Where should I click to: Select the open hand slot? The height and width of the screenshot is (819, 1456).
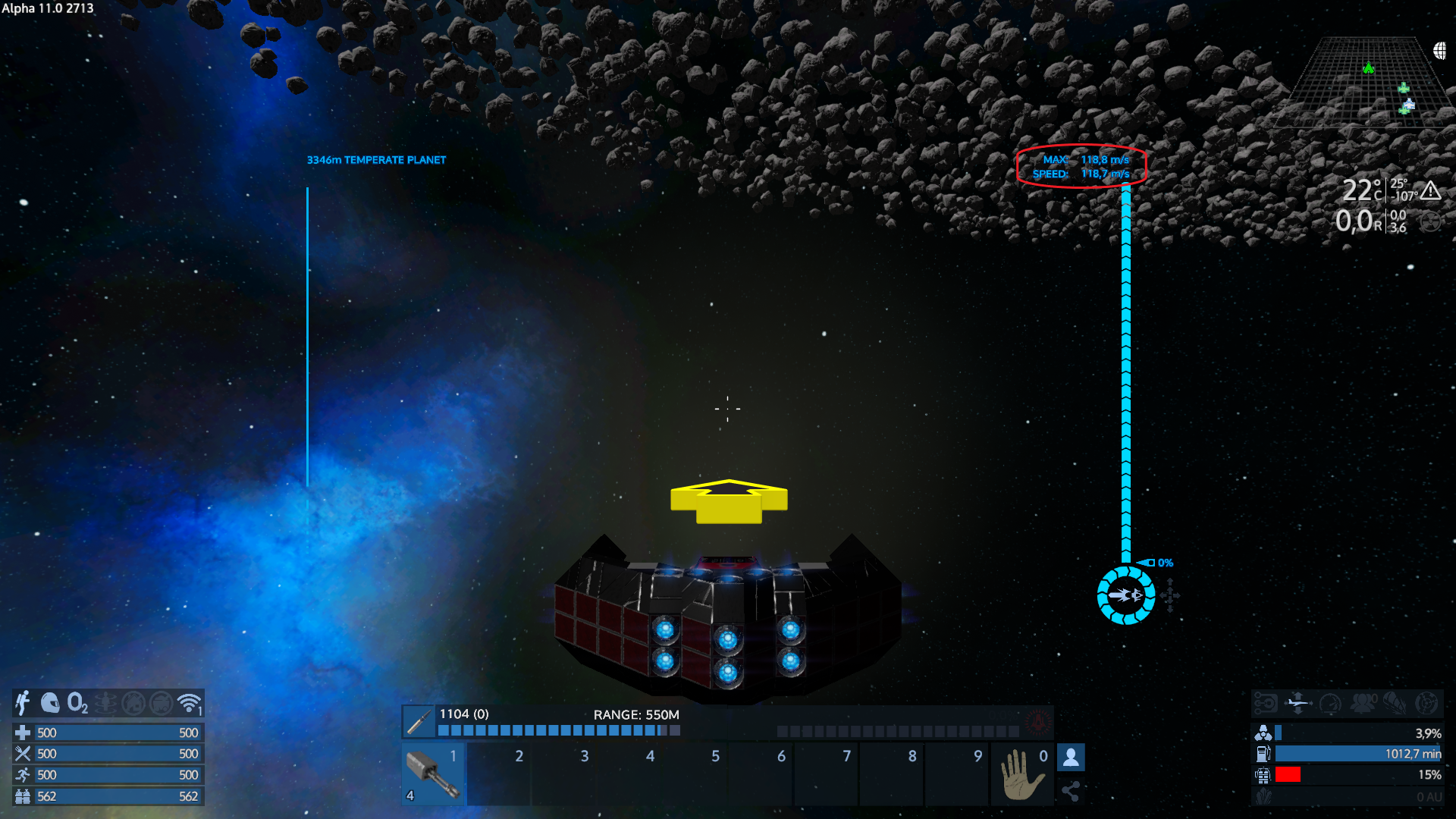click(1022, 774)
